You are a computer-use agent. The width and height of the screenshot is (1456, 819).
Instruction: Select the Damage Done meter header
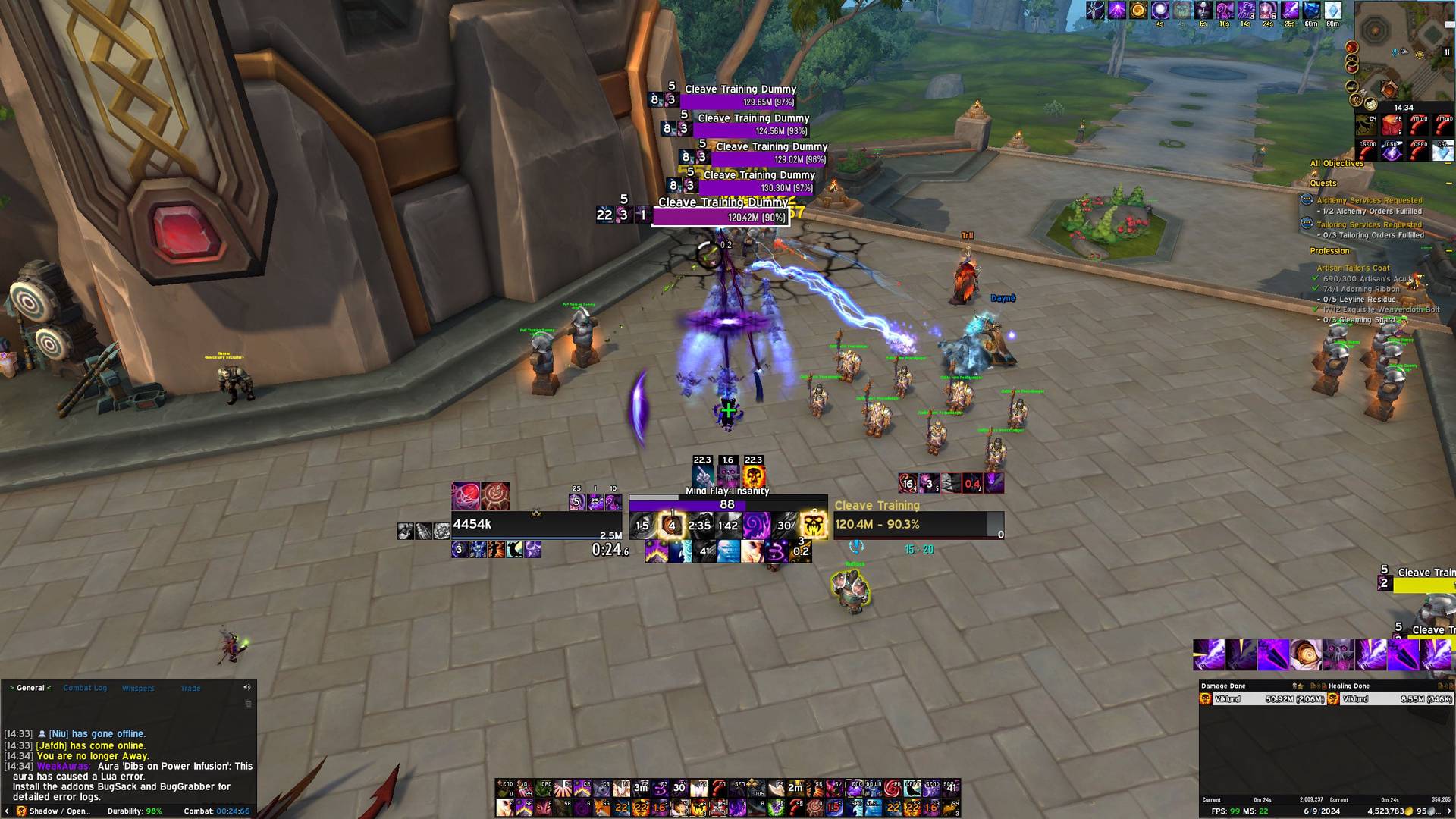tap(1223, 686)
